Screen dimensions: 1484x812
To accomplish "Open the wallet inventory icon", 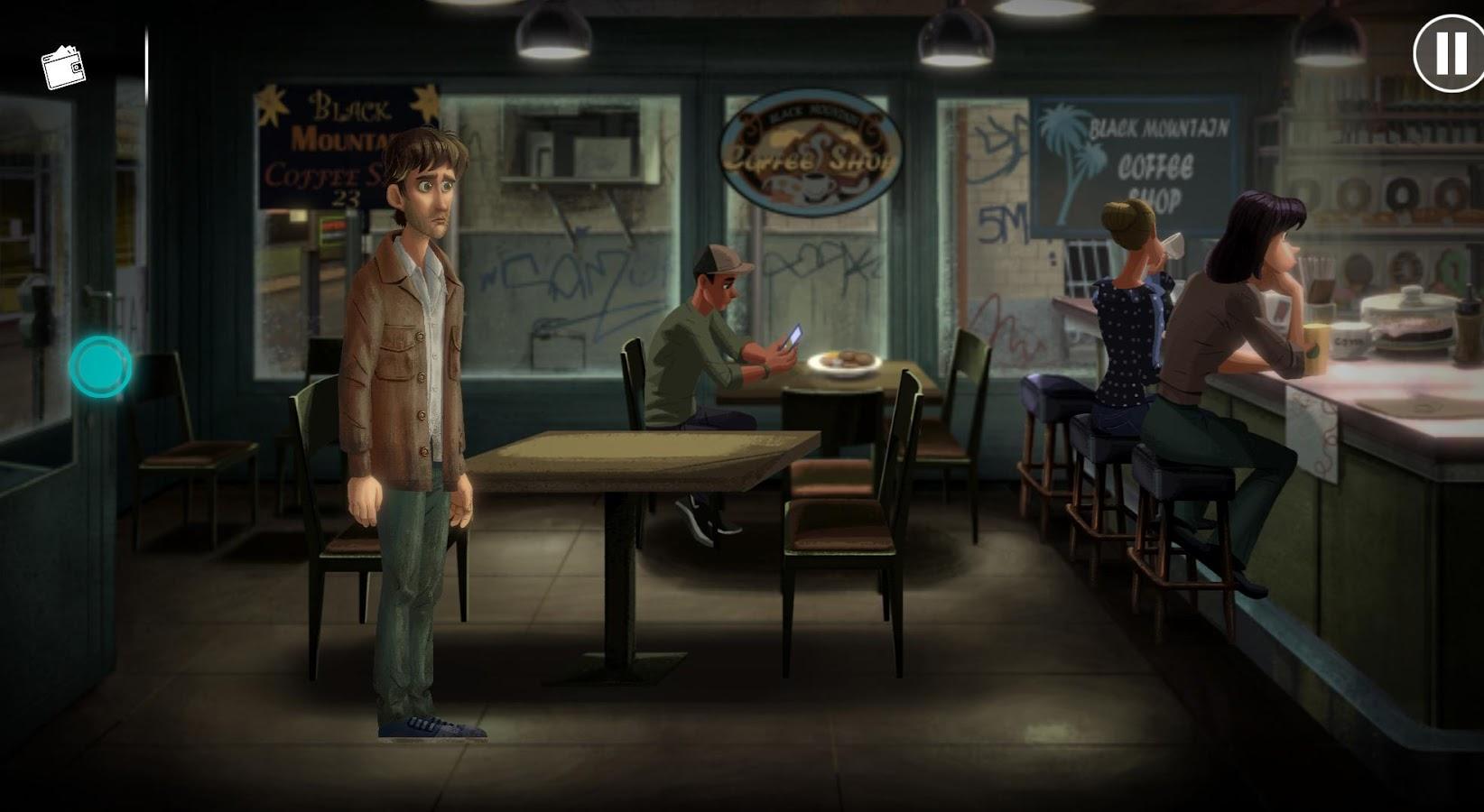I will (x=63, y=68).
